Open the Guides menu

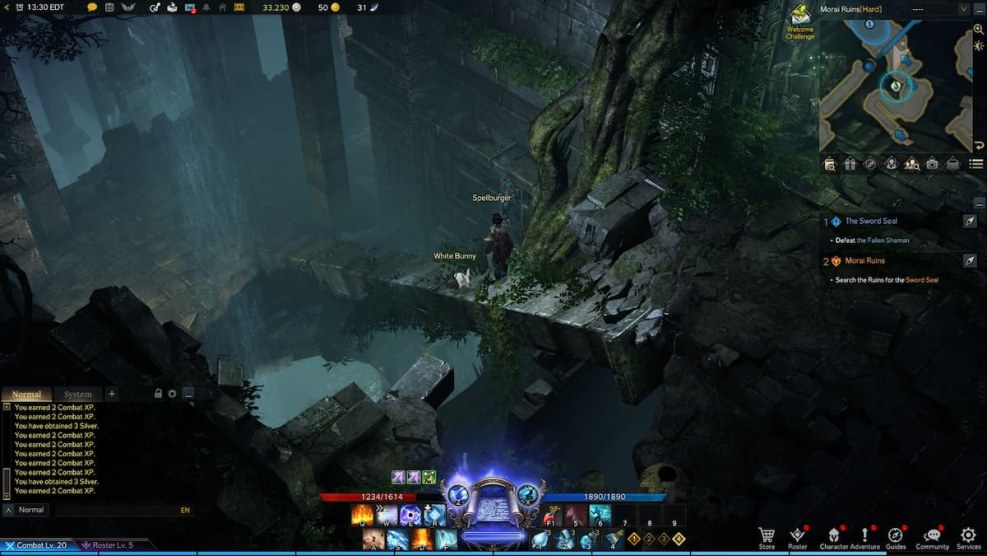[x=895, y=536]
